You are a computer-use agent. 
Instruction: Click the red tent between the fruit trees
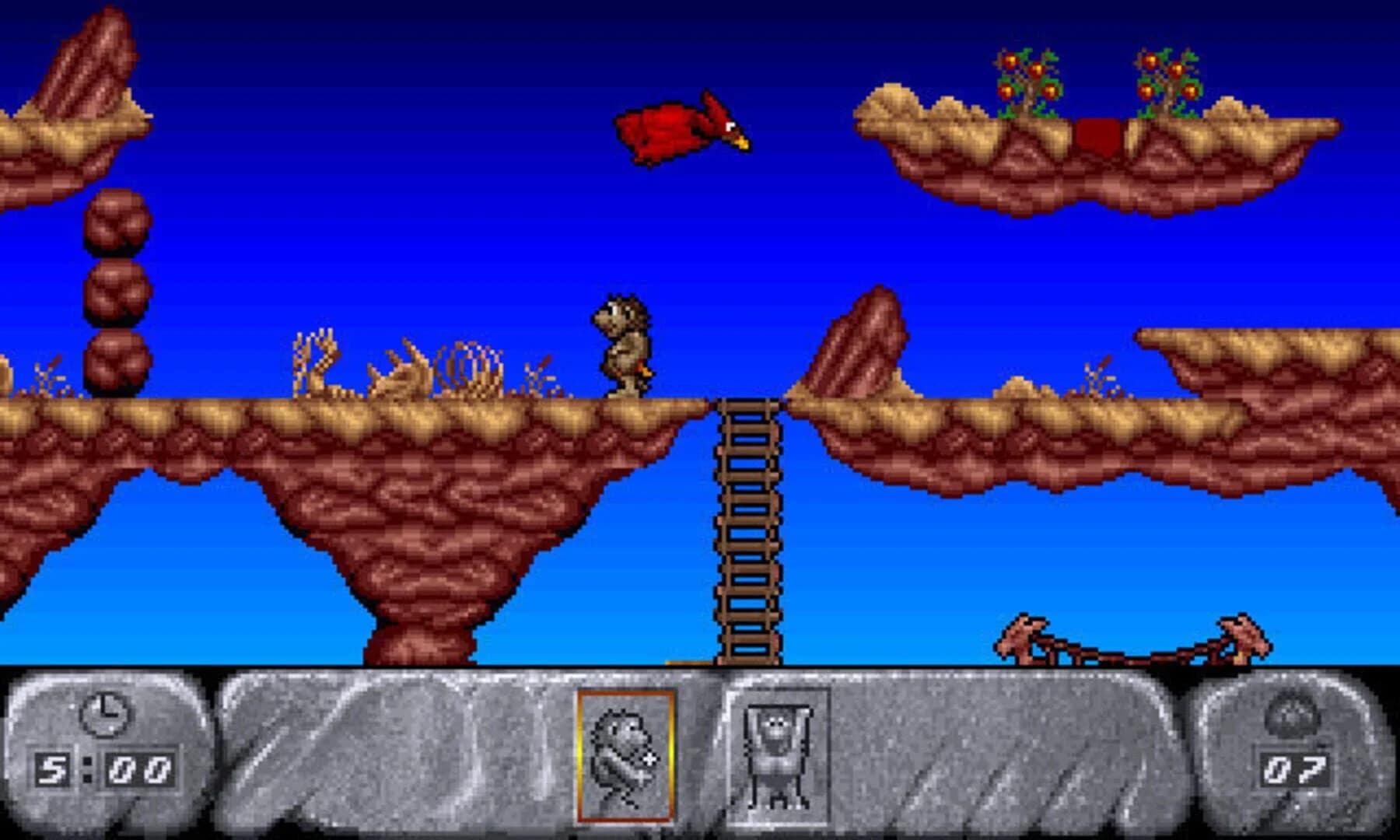(x=1096, y=136)
